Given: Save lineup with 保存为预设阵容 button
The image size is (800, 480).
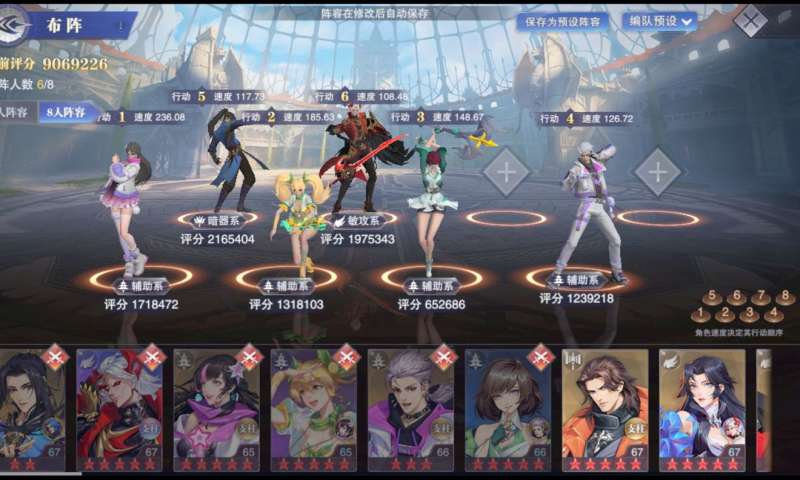Looking at the screenshot, I should [561, 21].
